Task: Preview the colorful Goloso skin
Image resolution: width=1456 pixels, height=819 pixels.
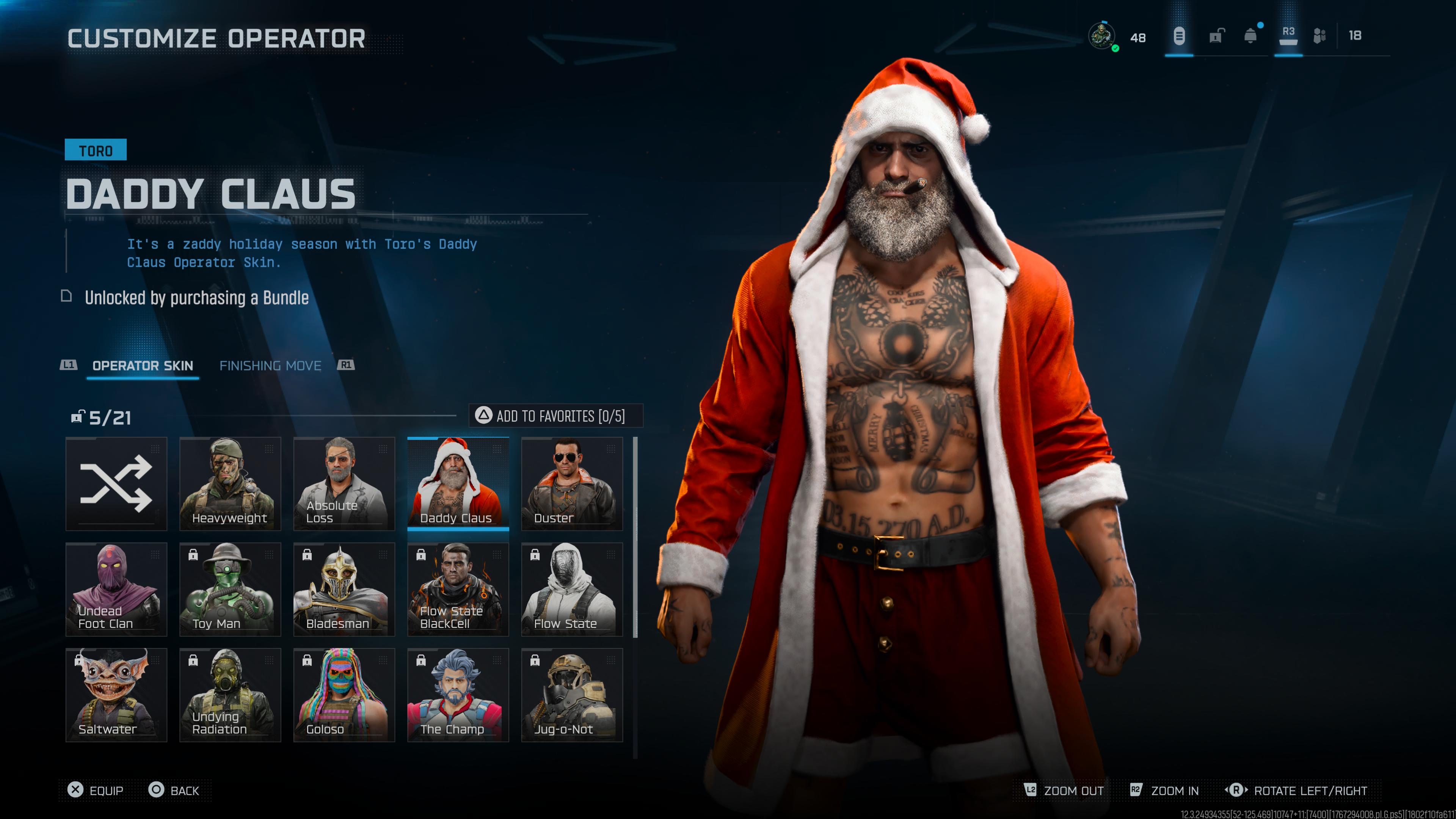Action: click(344, 695)
